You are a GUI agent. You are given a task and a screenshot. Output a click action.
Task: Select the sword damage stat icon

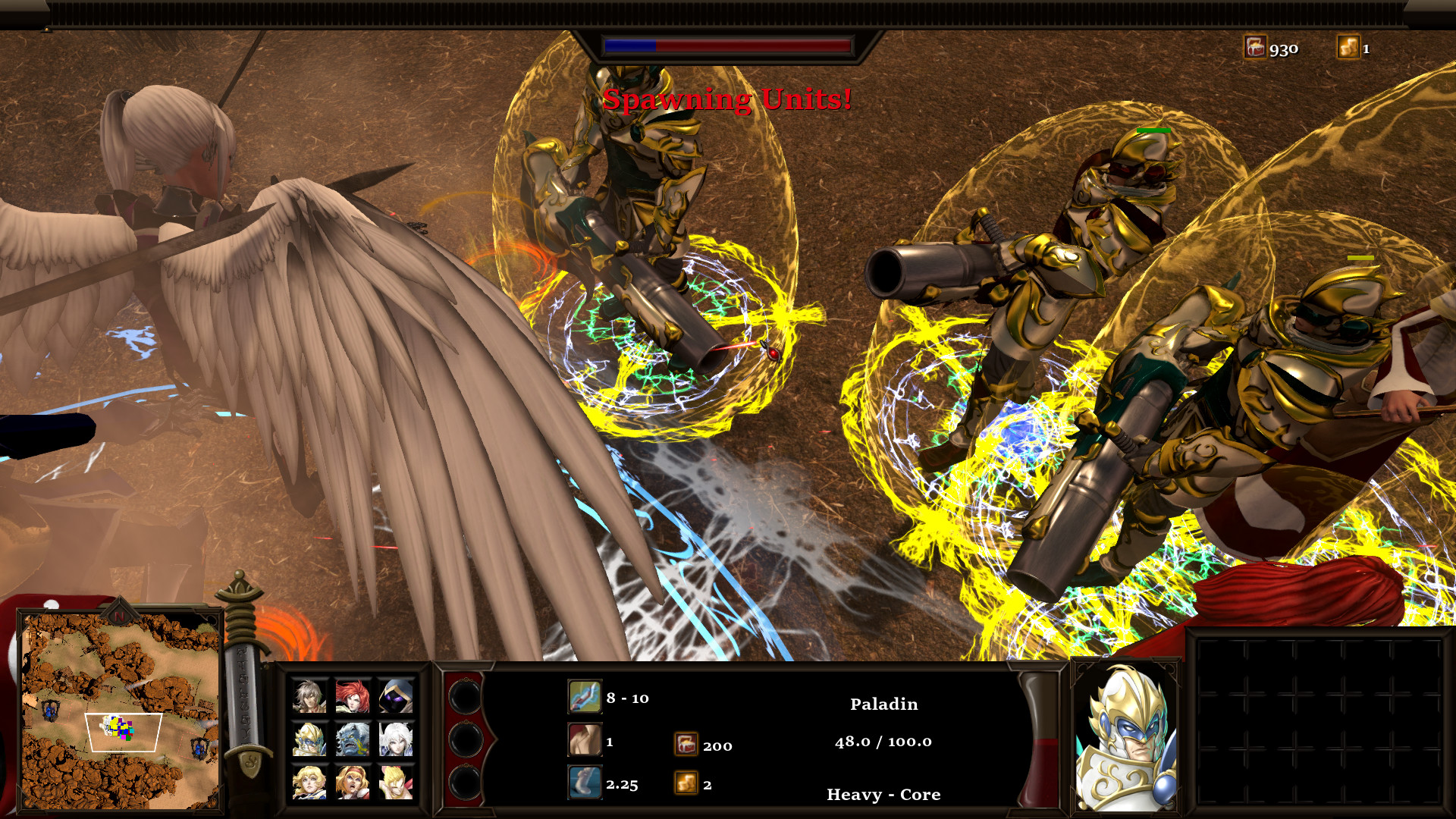[584, 698]
